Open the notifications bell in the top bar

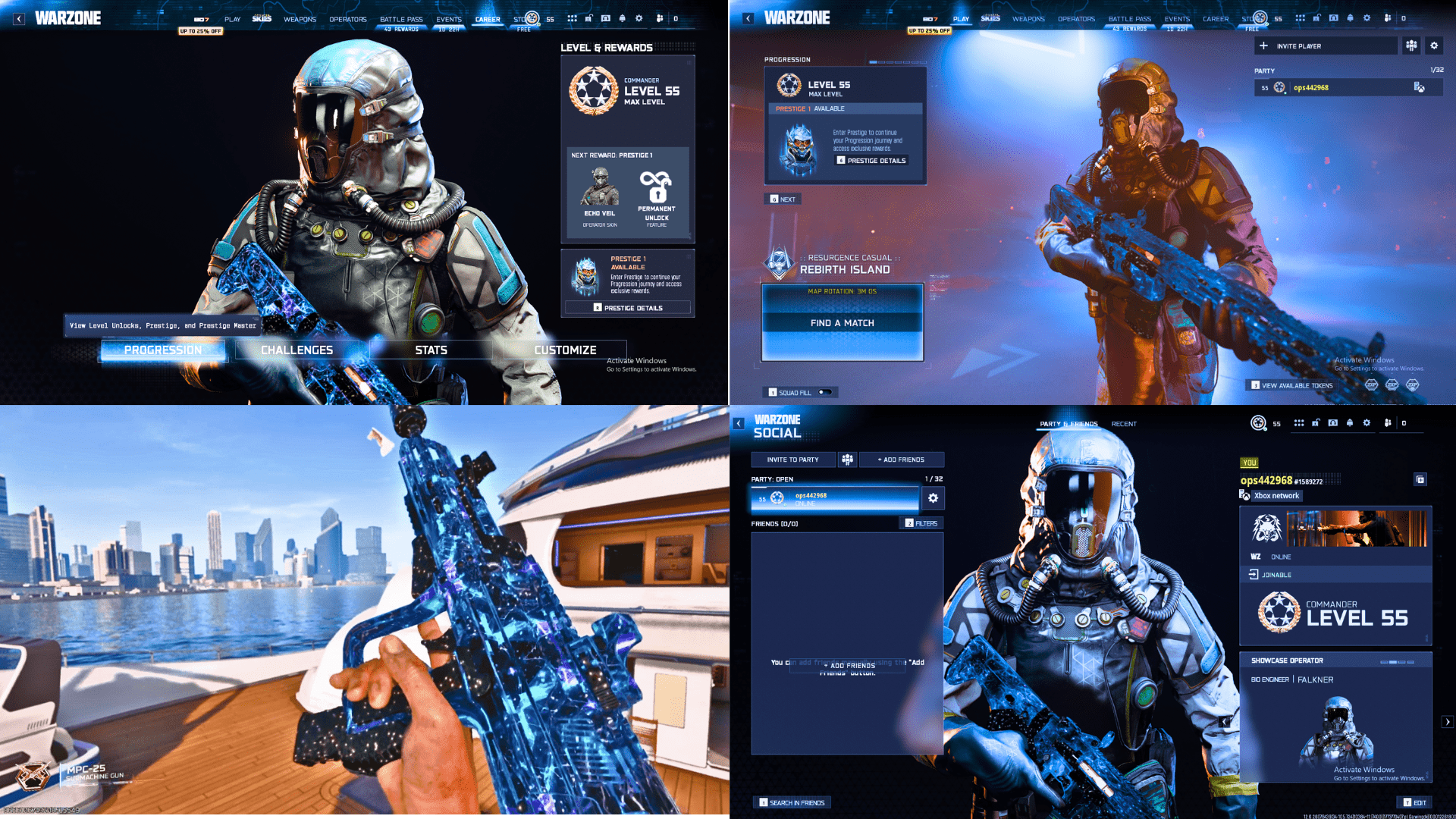click(x=622, y=18)
